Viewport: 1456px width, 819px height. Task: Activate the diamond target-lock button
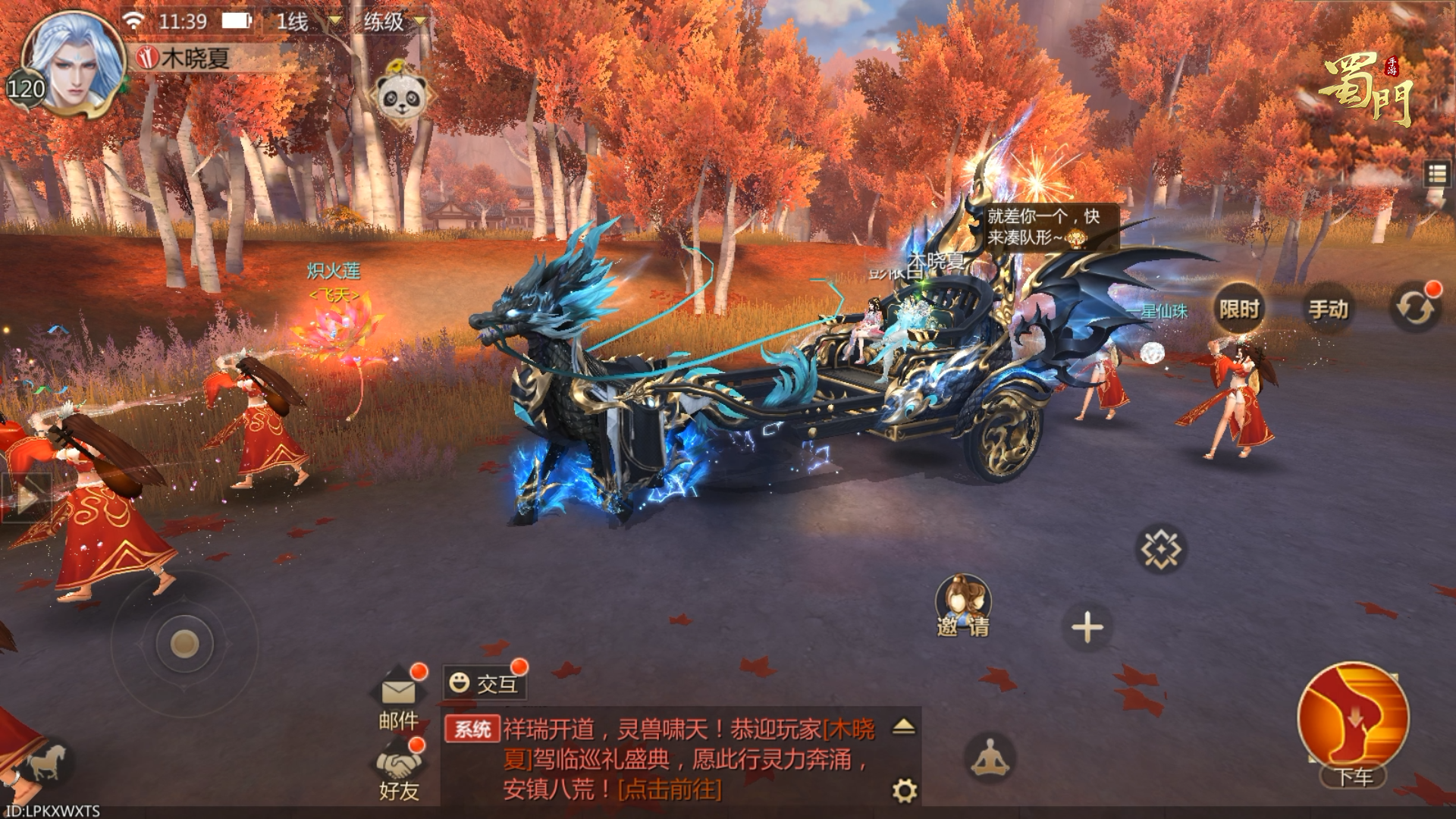click(x=1160, y=548)
